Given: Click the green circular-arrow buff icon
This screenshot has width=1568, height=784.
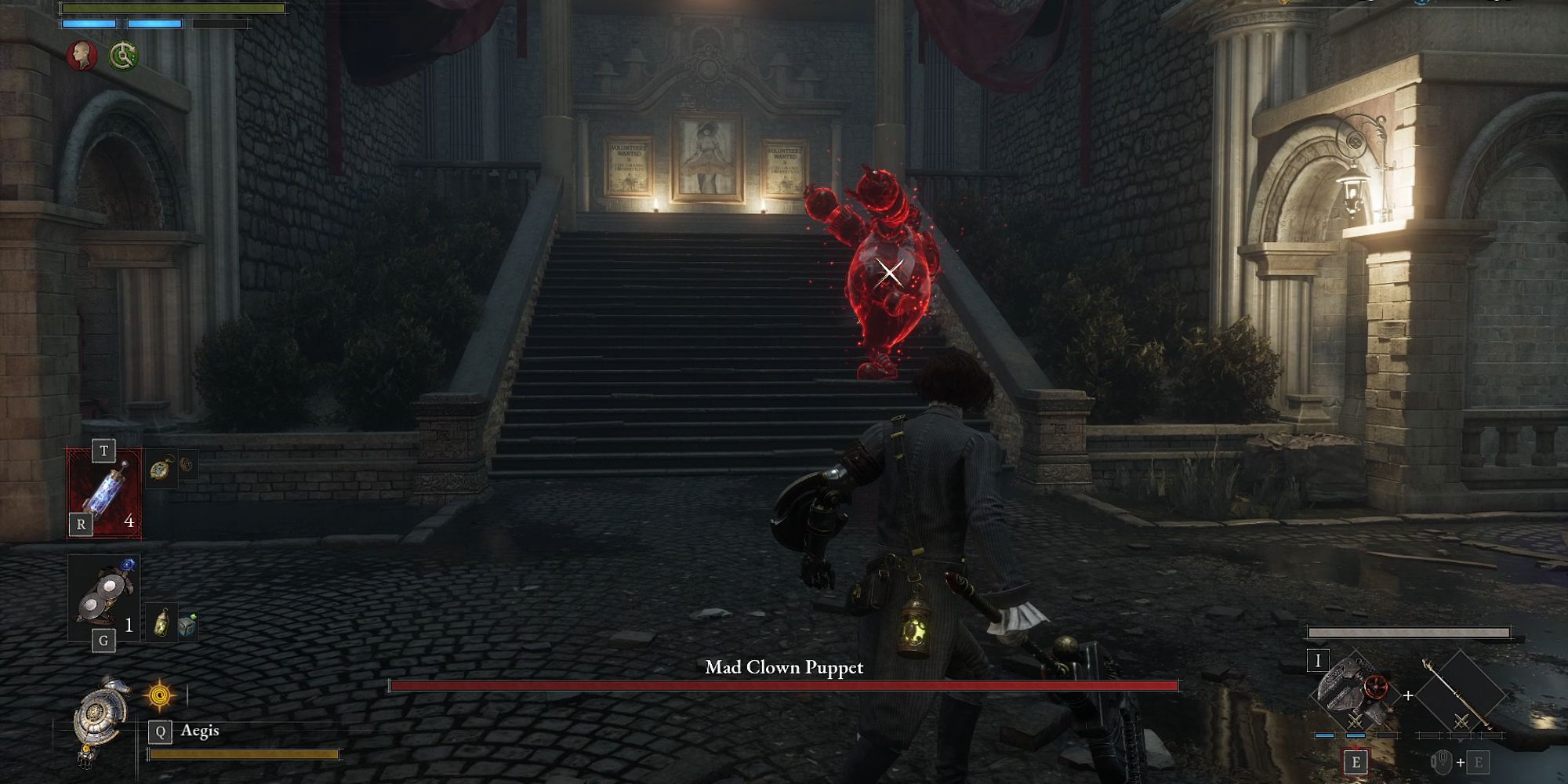Looking at the screenshot, I should pos(123,56).
